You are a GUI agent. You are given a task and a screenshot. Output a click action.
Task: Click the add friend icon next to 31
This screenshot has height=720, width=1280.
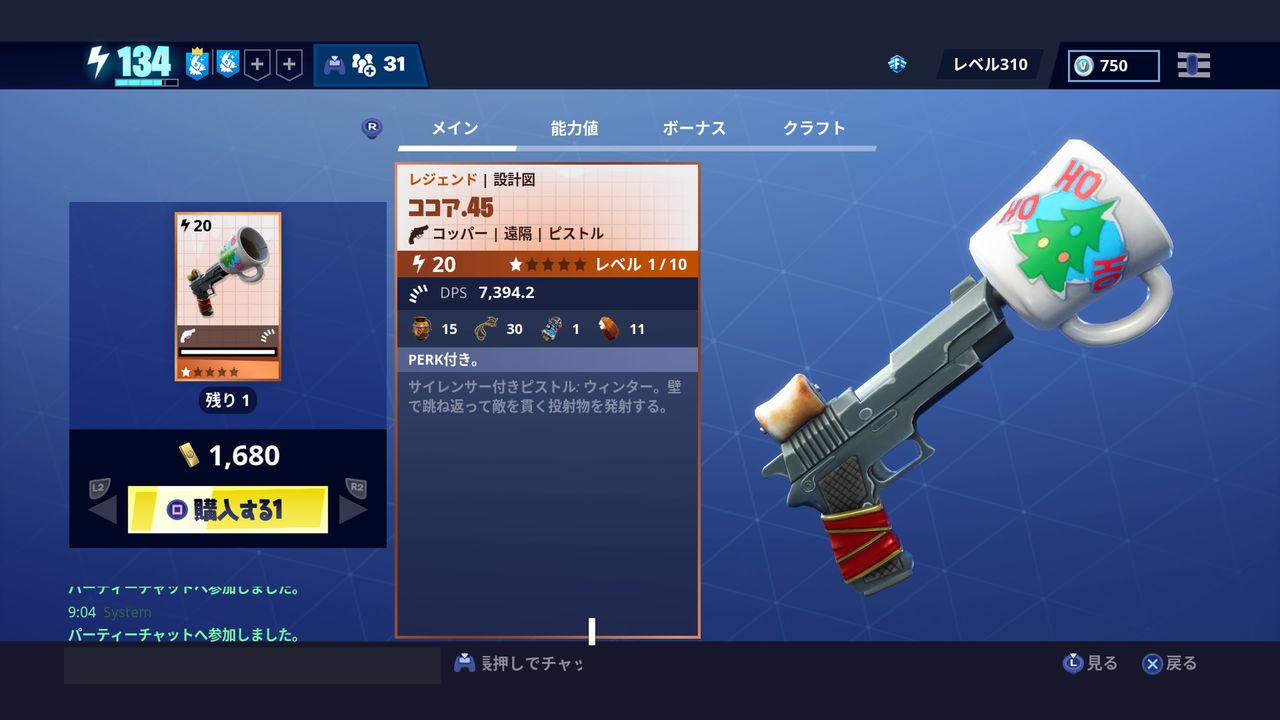[x=364, y=64]
